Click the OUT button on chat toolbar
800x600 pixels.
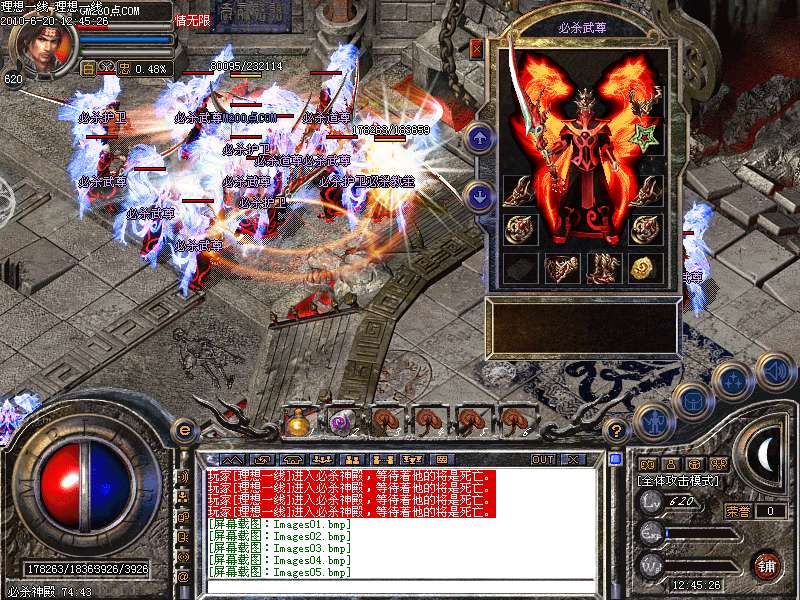tap(542, 459)
